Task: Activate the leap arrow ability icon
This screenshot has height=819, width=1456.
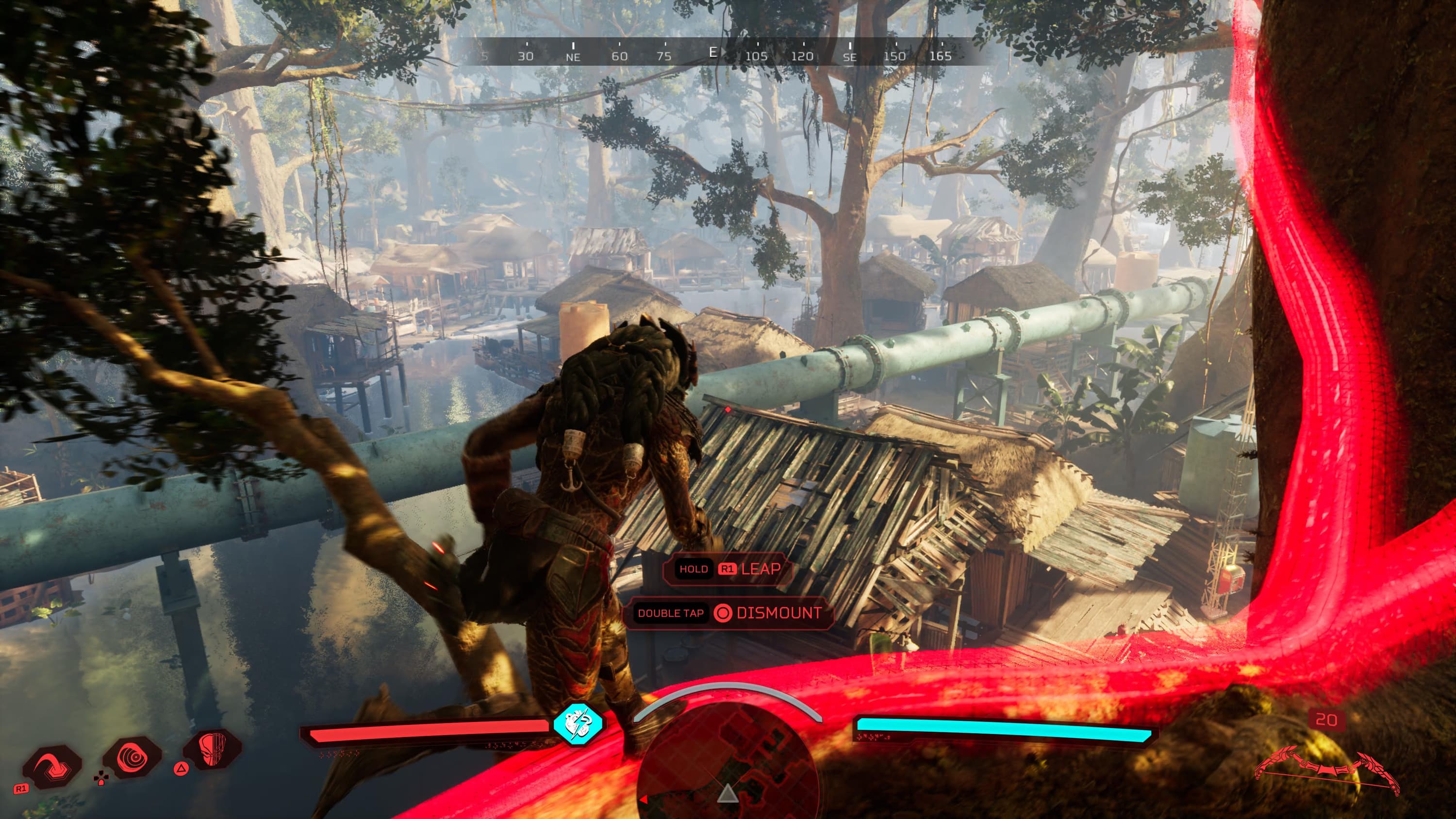Action: click(51, 766)
